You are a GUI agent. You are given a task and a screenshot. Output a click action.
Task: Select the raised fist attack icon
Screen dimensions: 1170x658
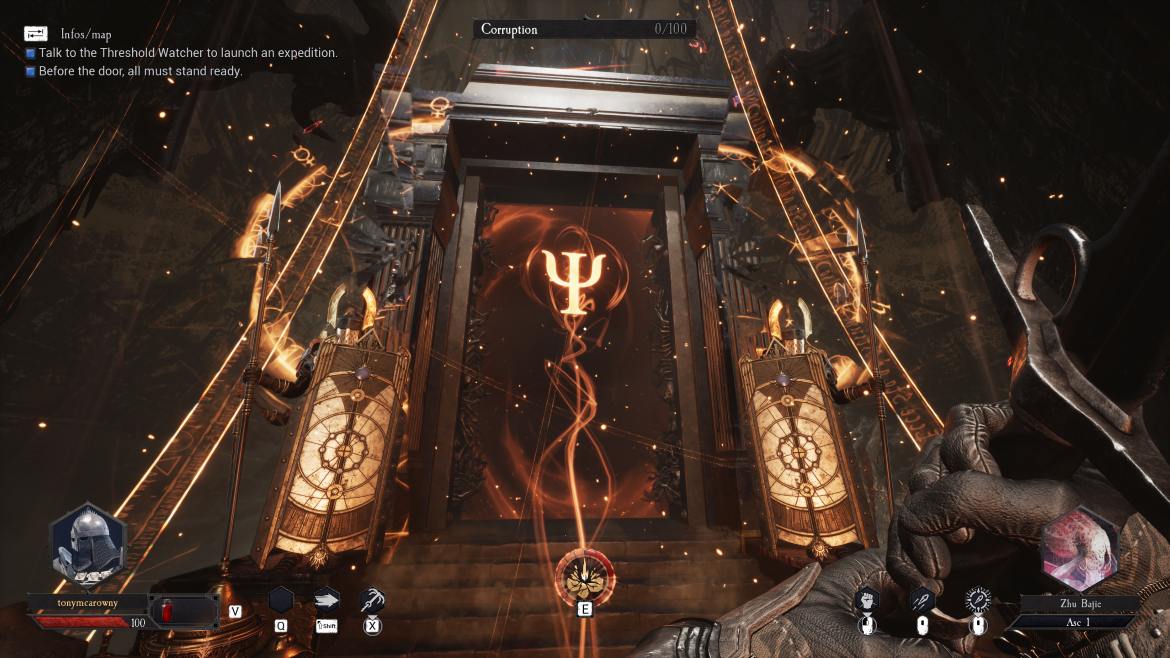[866, 600]
